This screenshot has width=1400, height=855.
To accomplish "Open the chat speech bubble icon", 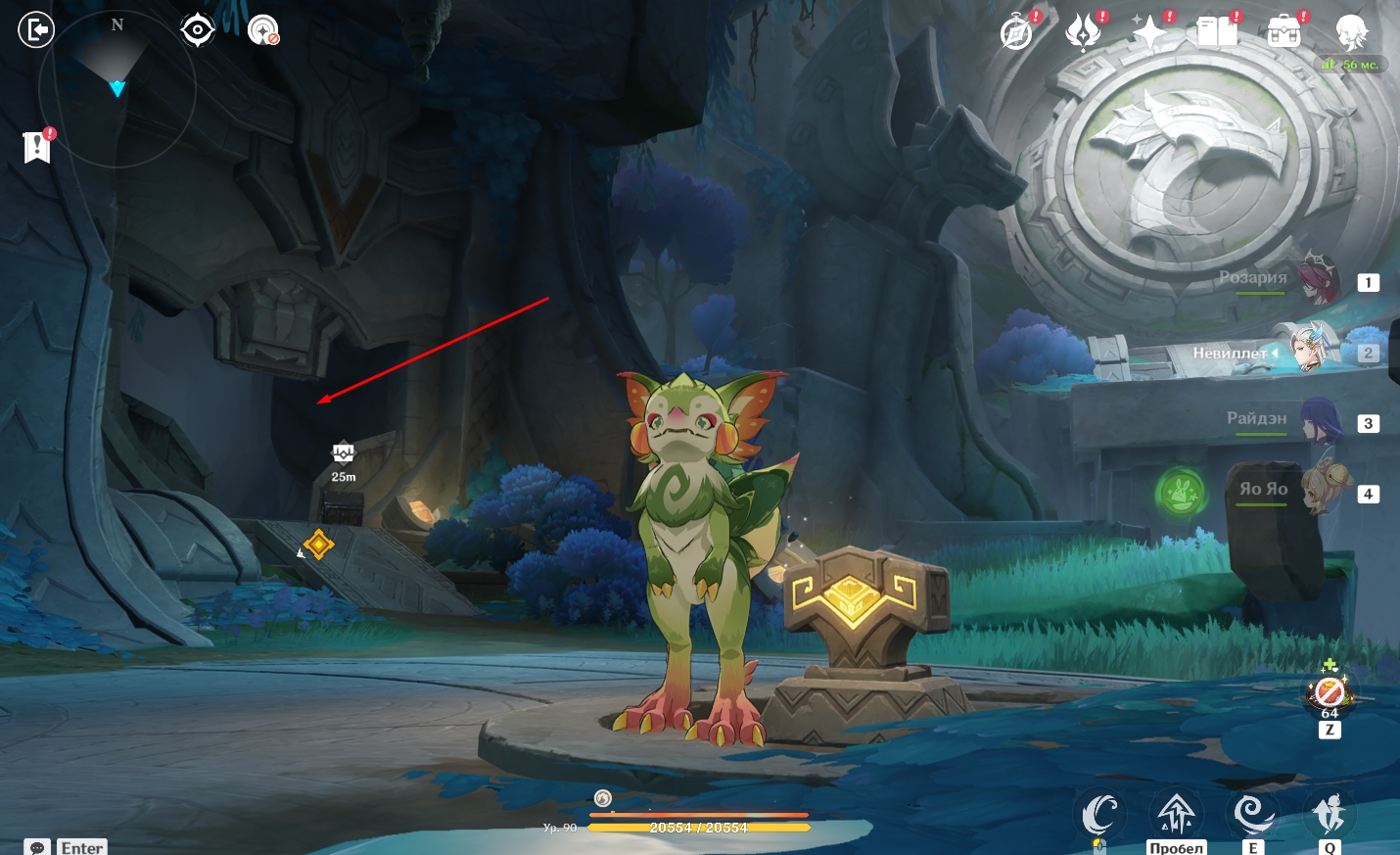I will pyautogui.click(x=37, y=847).
